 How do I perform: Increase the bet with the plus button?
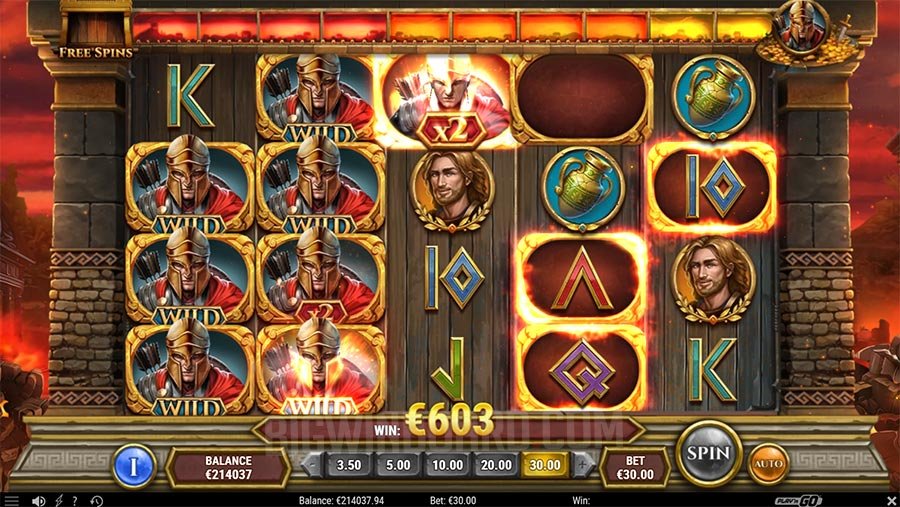click(x=583, y=465)
